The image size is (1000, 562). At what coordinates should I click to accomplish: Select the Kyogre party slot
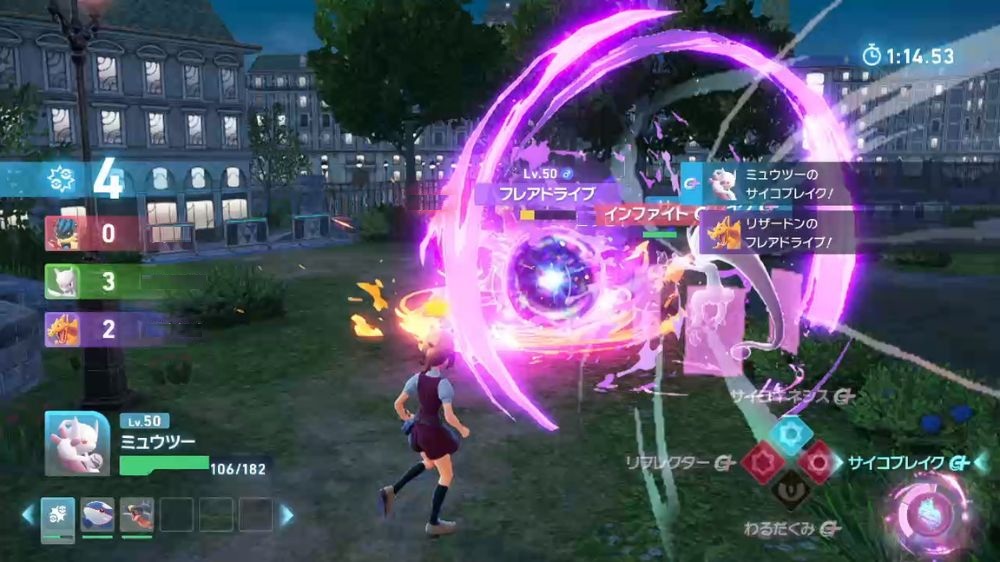[97, 515]
